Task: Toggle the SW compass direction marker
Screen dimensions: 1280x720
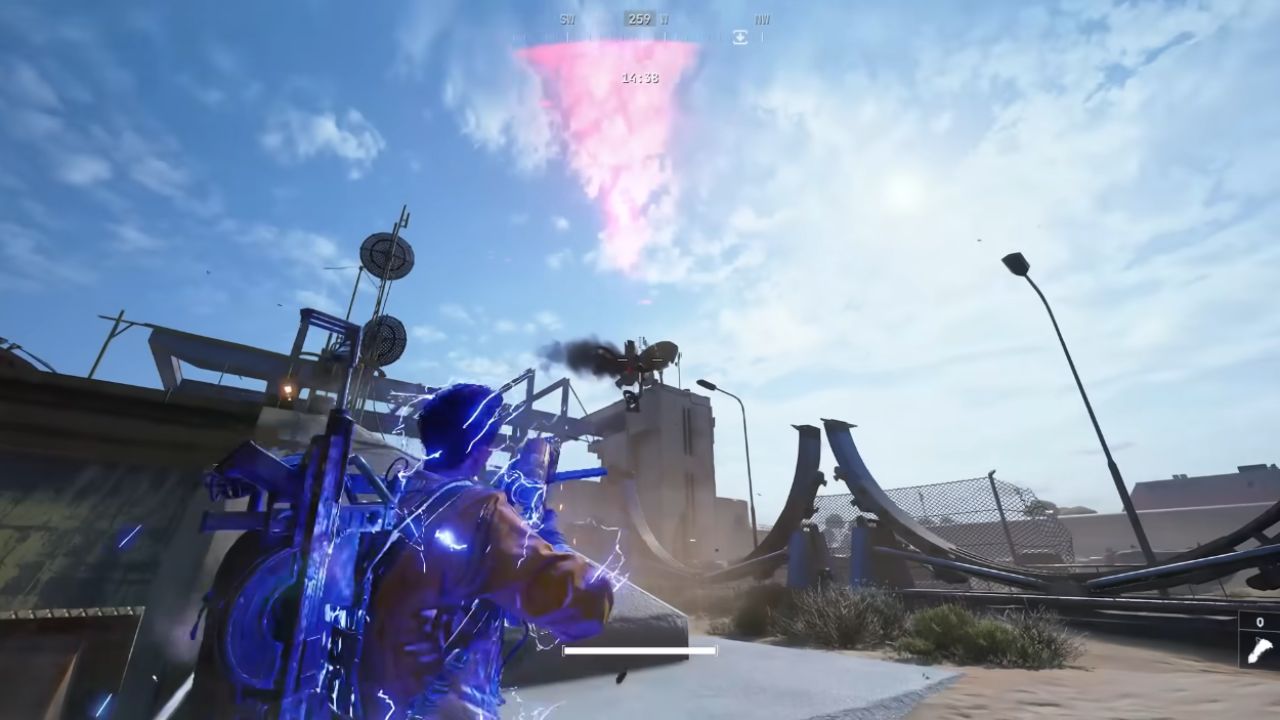Action: click(x=567, y=18)
